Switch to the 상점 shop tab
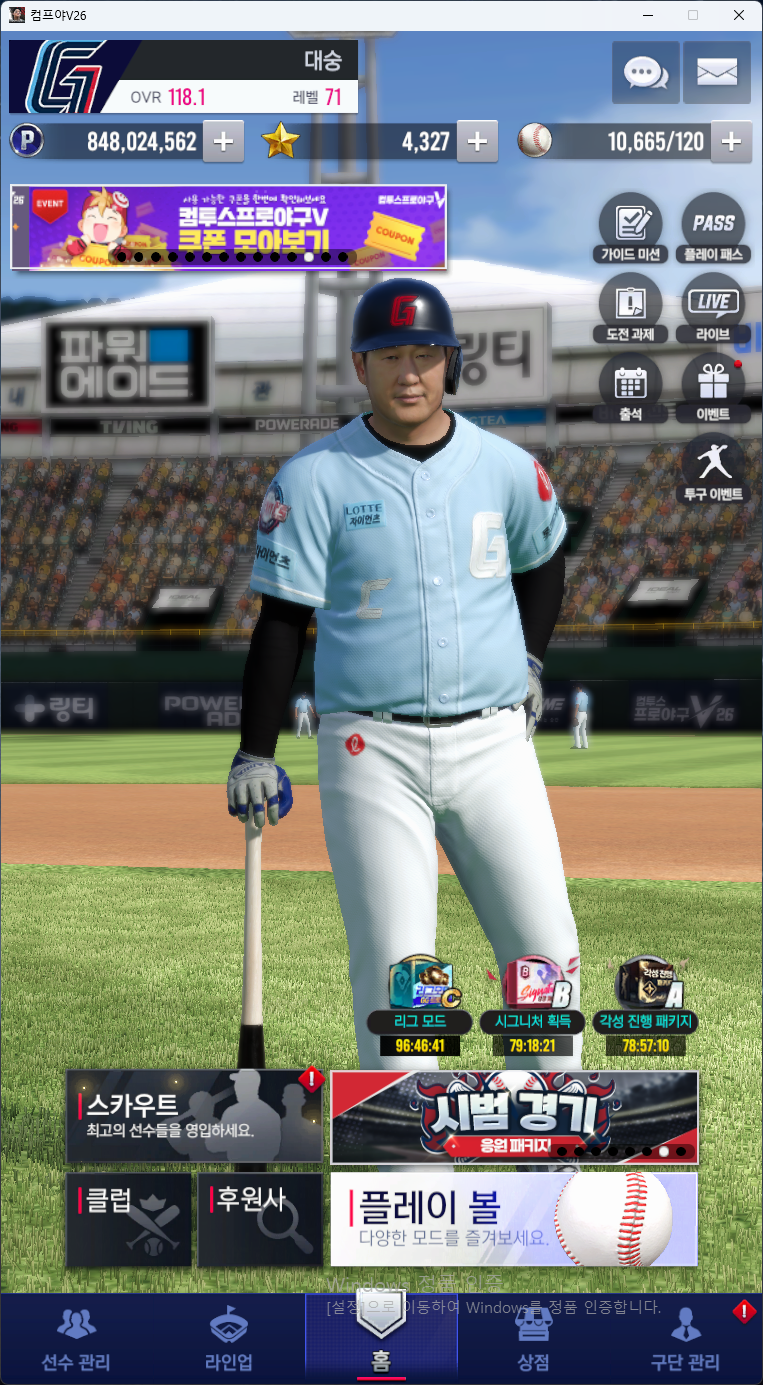763x1385 pixels. coord(533,1340)
